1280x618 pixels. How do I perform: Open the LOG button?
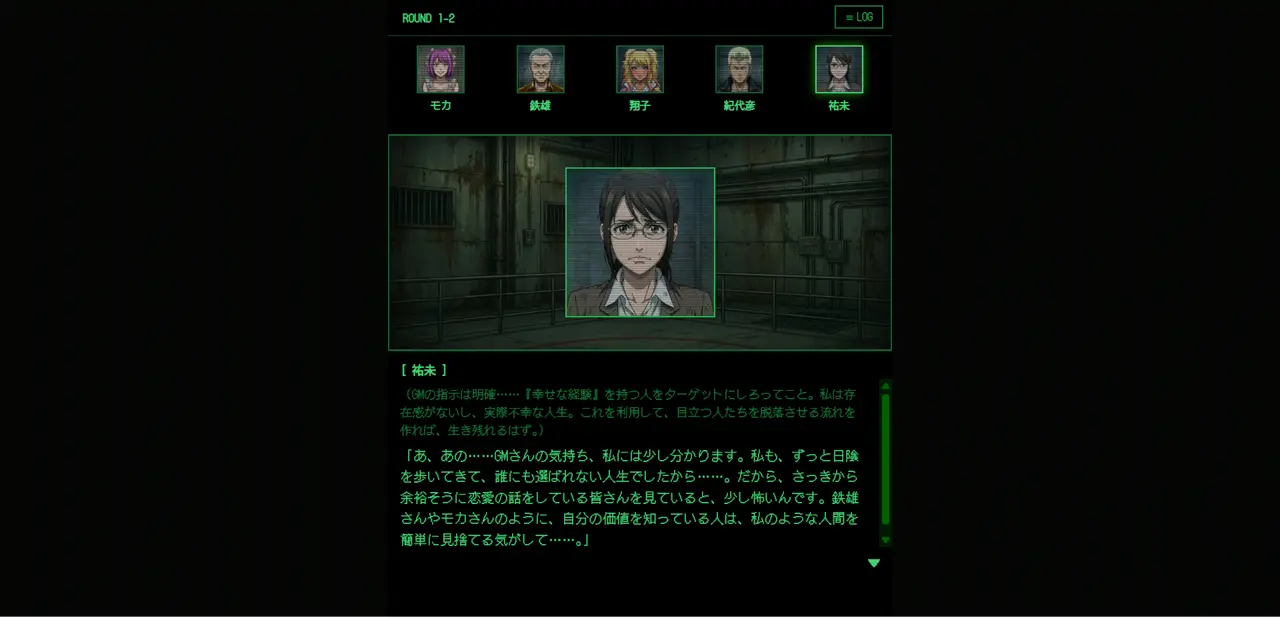tap(858, 17)
